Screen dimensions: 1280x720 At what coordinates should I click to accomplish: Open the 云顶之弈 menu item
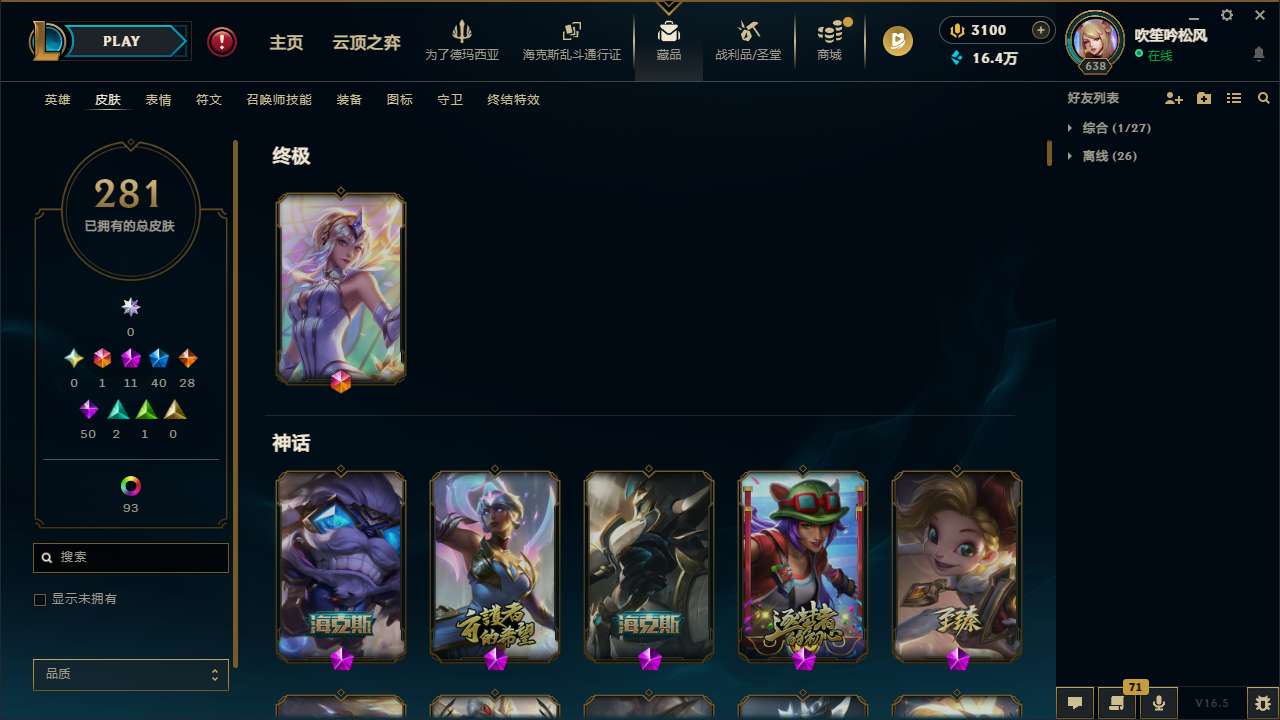pyautogui.click(x=365, y=42)
